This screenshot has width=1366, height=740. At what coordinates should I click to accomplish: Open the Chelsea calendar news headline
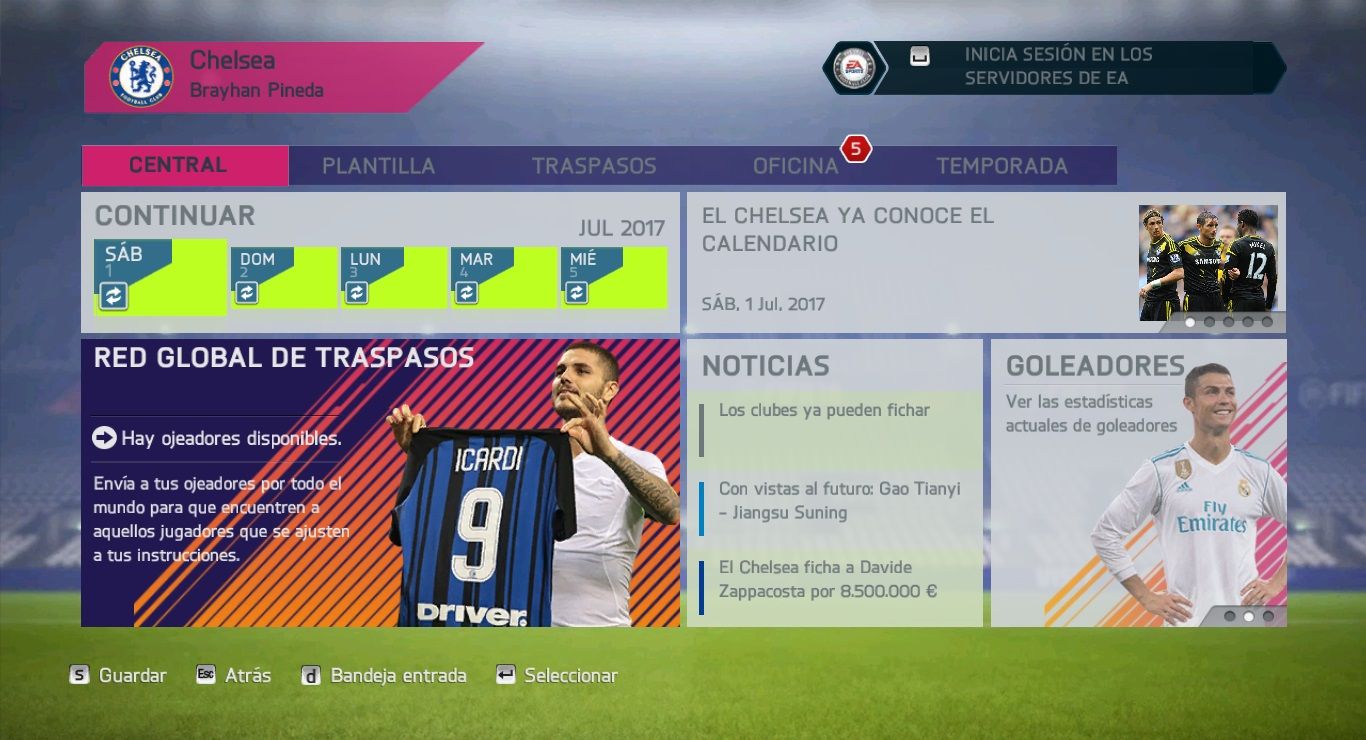click(x=900, y=260)
